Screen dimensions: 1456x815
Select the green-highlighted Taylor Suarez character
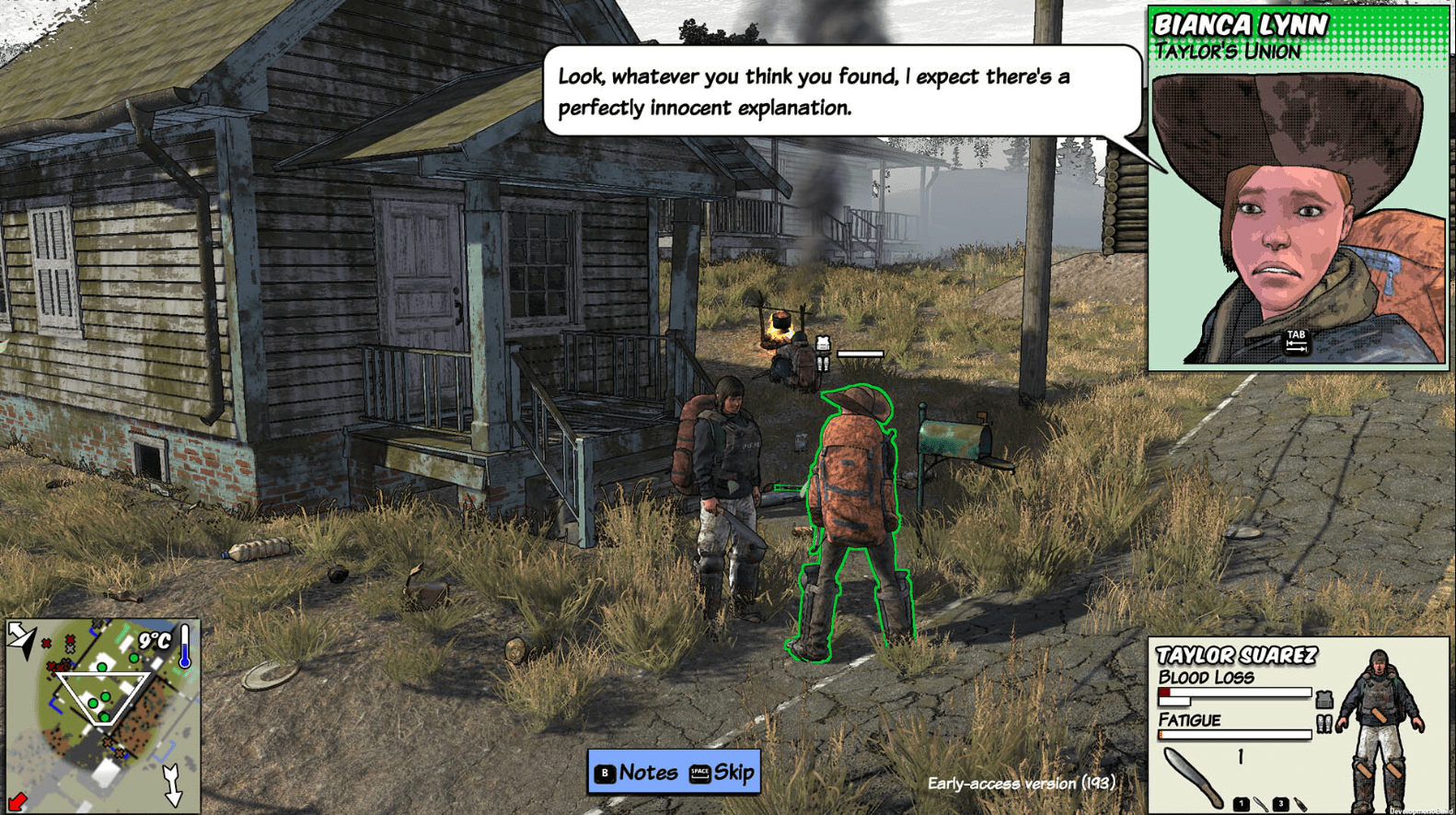(x=851, y=497)
